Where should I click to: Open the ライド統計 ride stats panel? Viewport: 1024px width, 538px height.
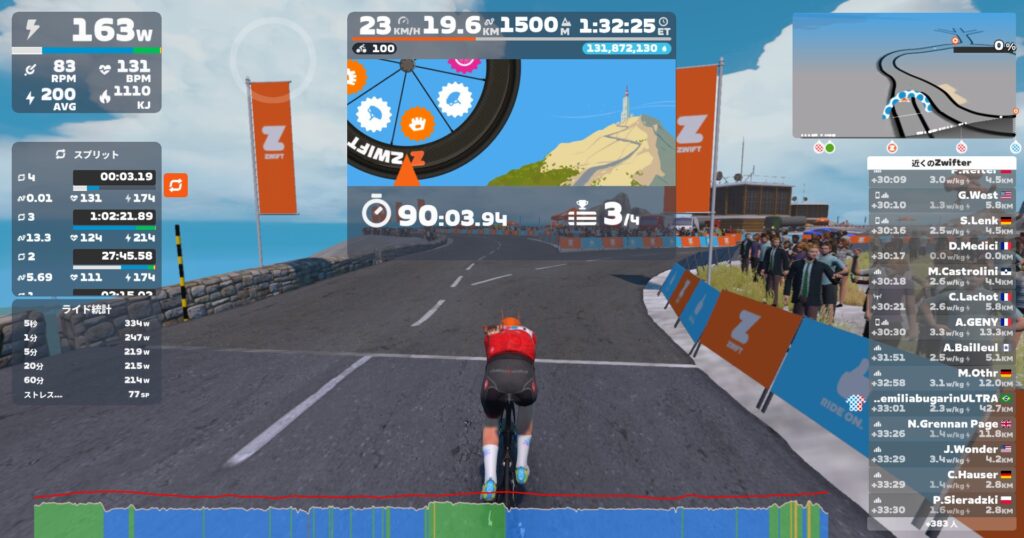[x=86, y=309]
